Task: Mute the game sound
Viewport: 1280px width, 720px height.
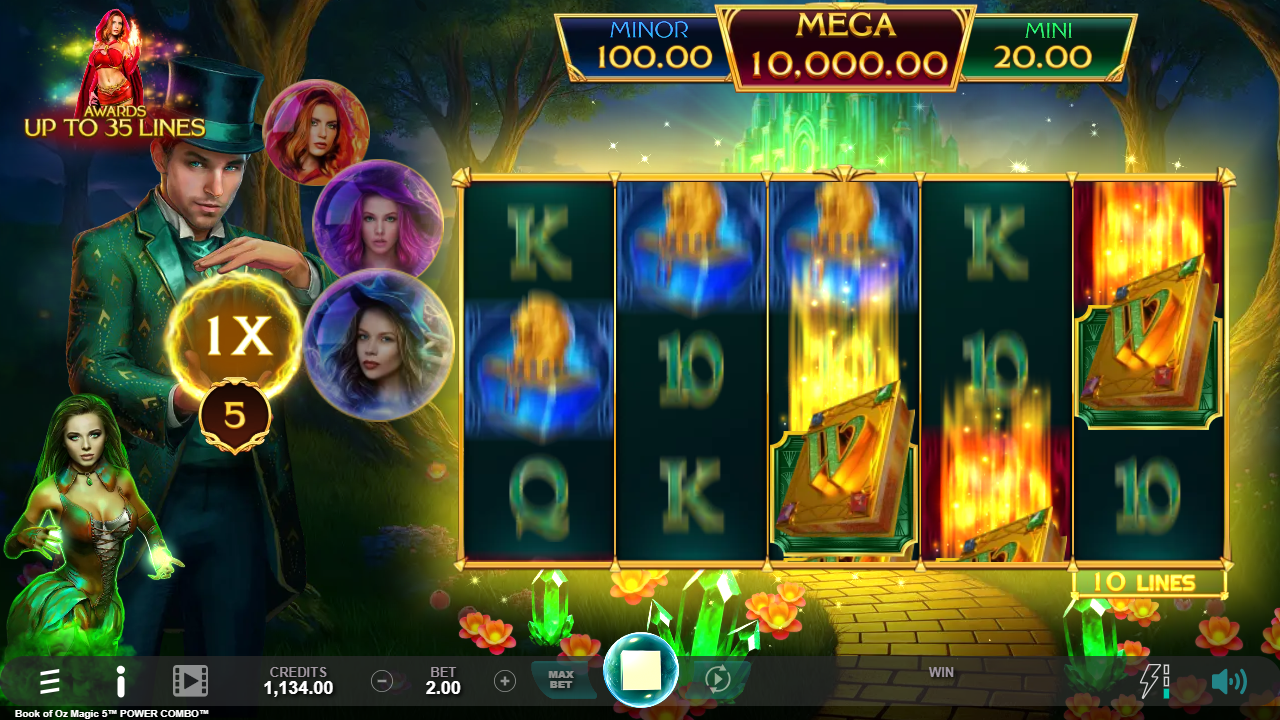Action: point(1228,682)
